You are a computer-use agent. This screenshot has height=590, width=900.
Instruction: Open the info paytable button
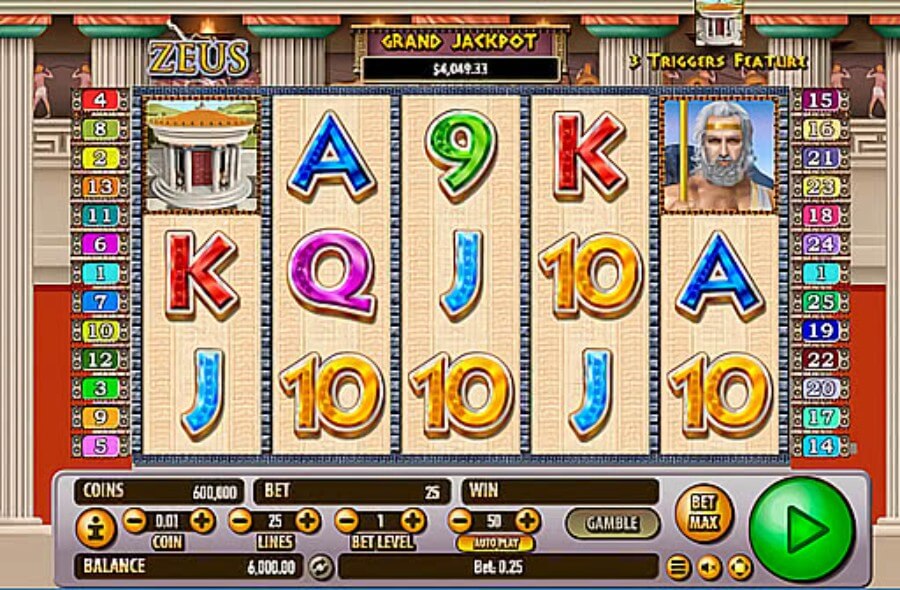[x=96, y=527]
